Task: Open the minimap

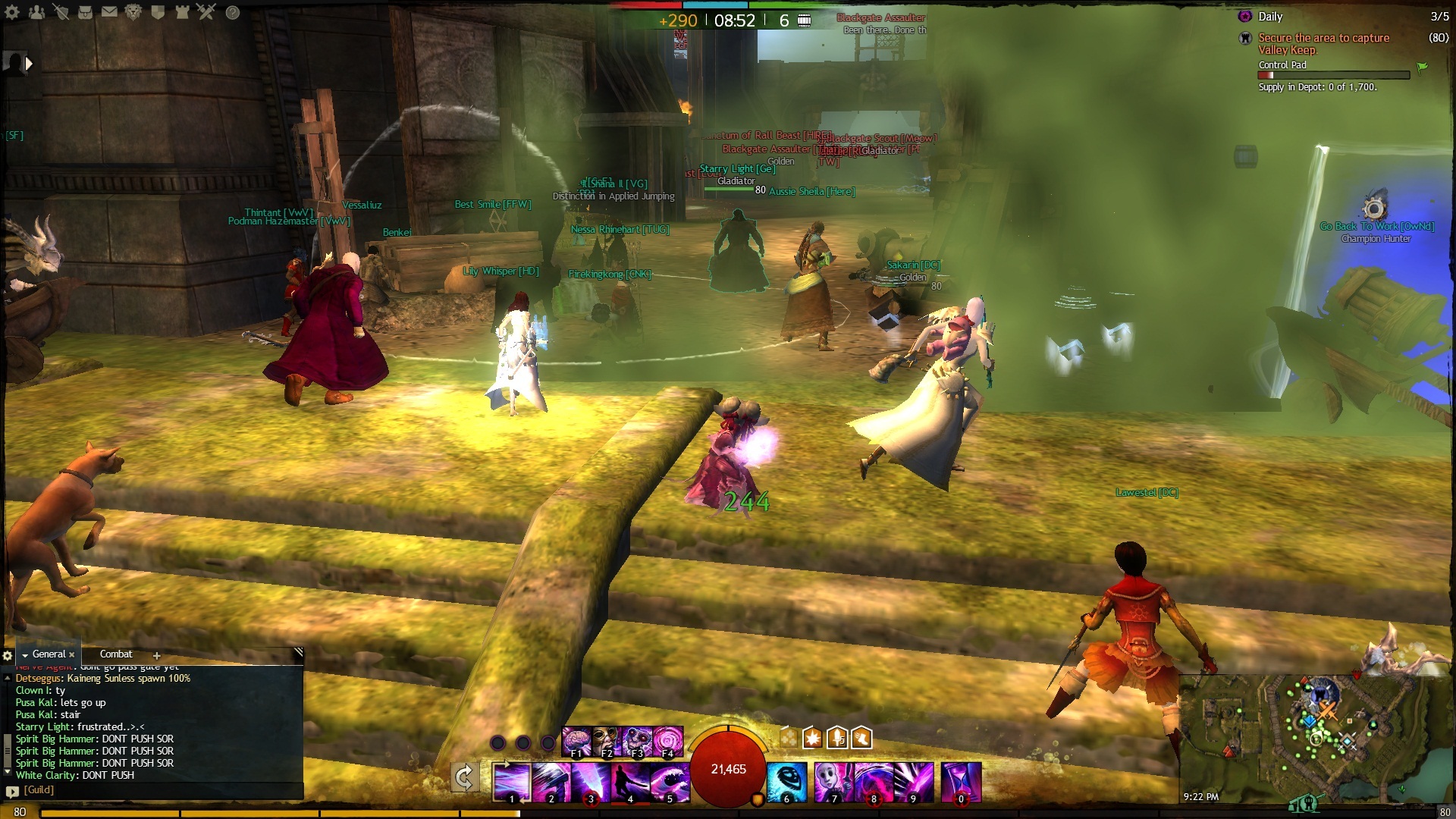Action: 1316,732
